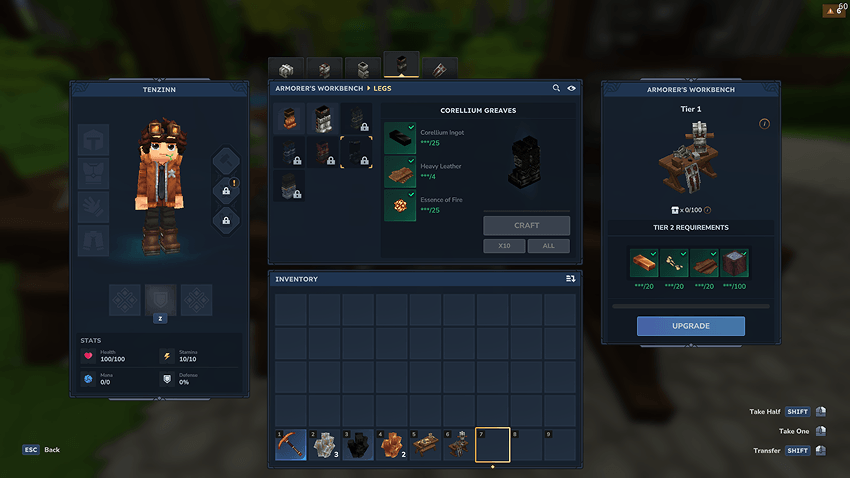Open the recipe search magnifier
The height and width of the screenshot is (478, 850).
556,89
